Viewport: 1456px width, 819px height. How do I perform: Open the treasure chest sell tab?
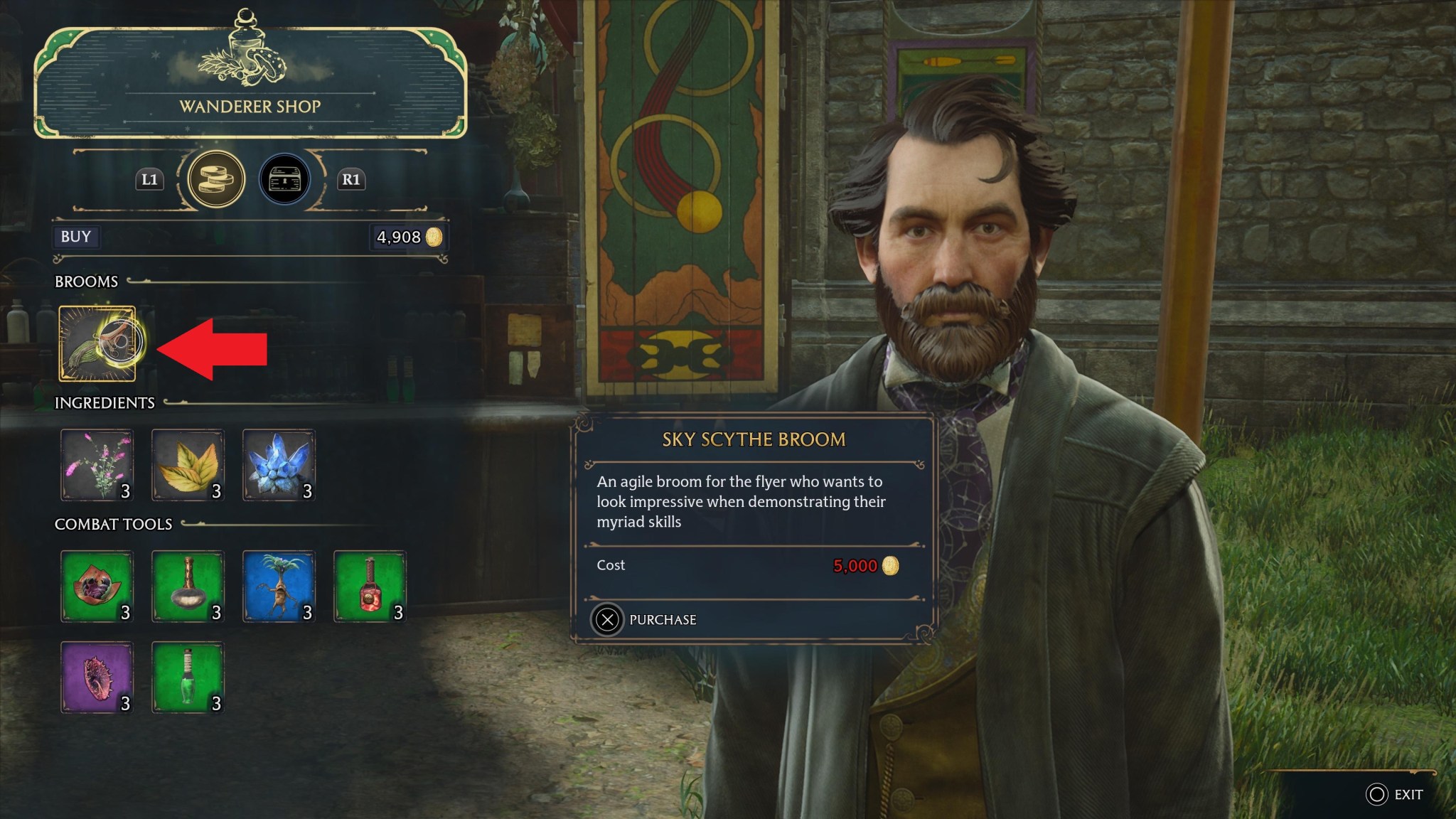284,179
